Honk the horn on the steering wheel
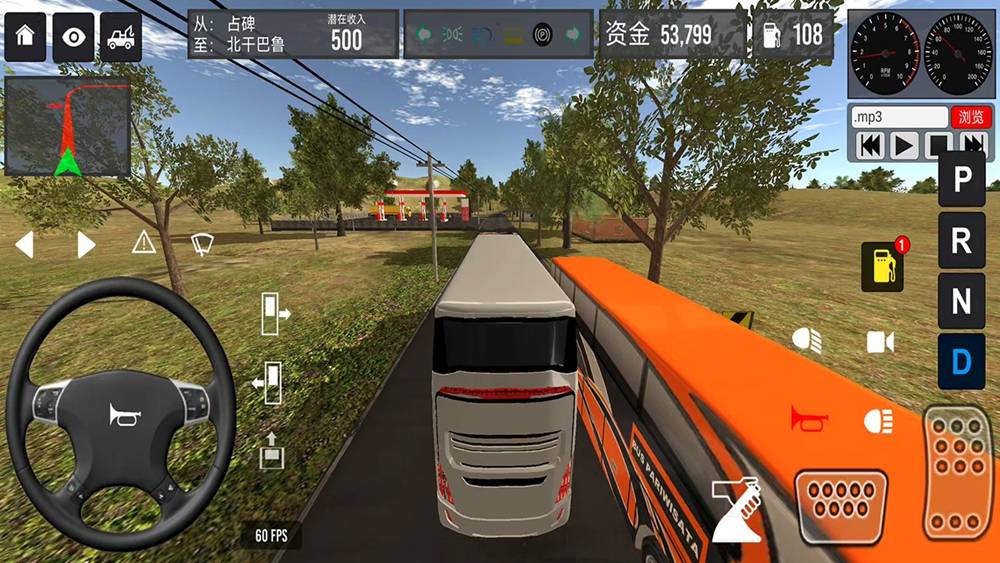This screenshot has width=1000, height=563. point(122,414)
